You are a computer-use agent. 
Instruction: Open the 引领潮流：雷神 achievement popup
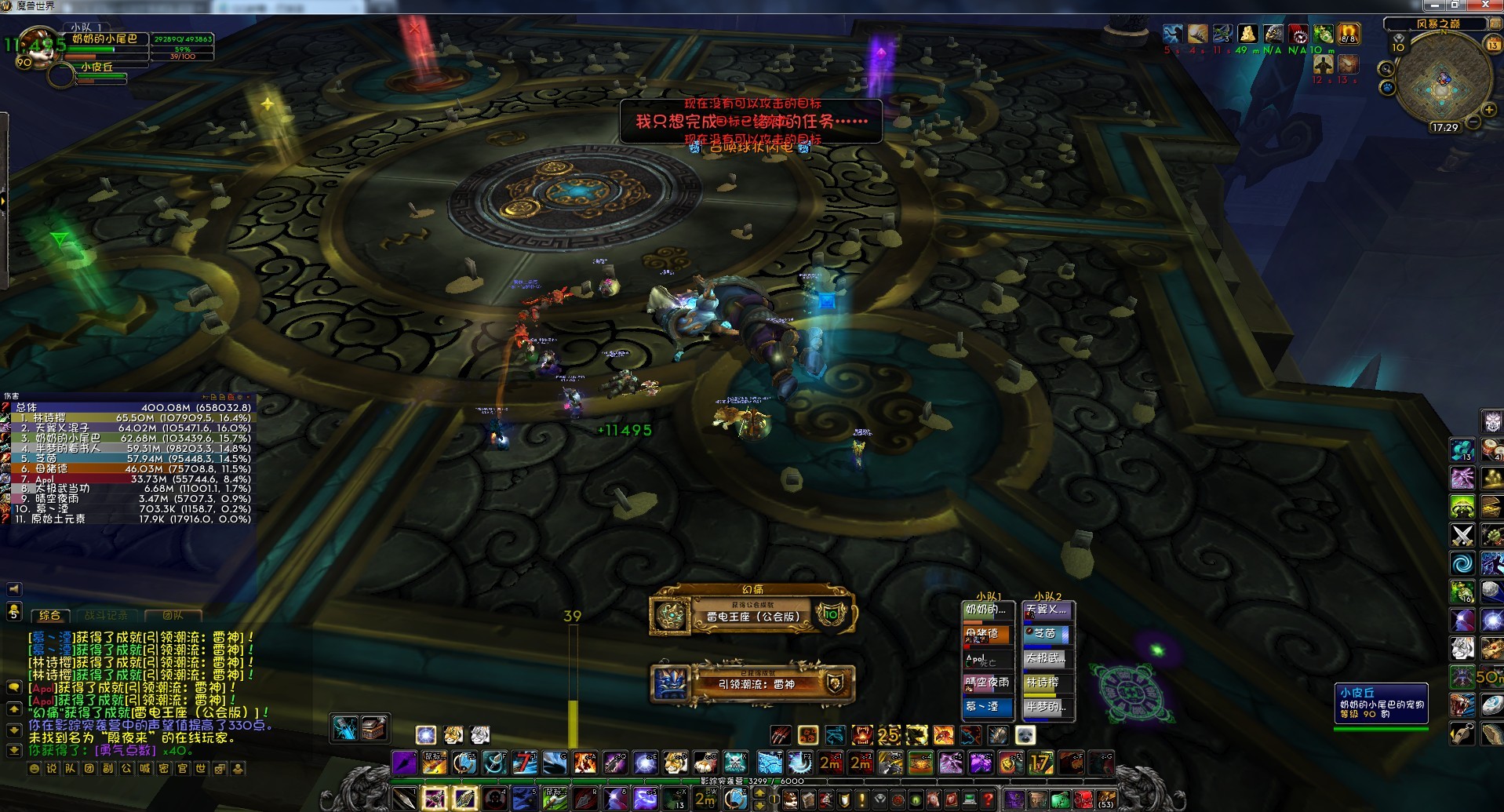pos(752,683)
